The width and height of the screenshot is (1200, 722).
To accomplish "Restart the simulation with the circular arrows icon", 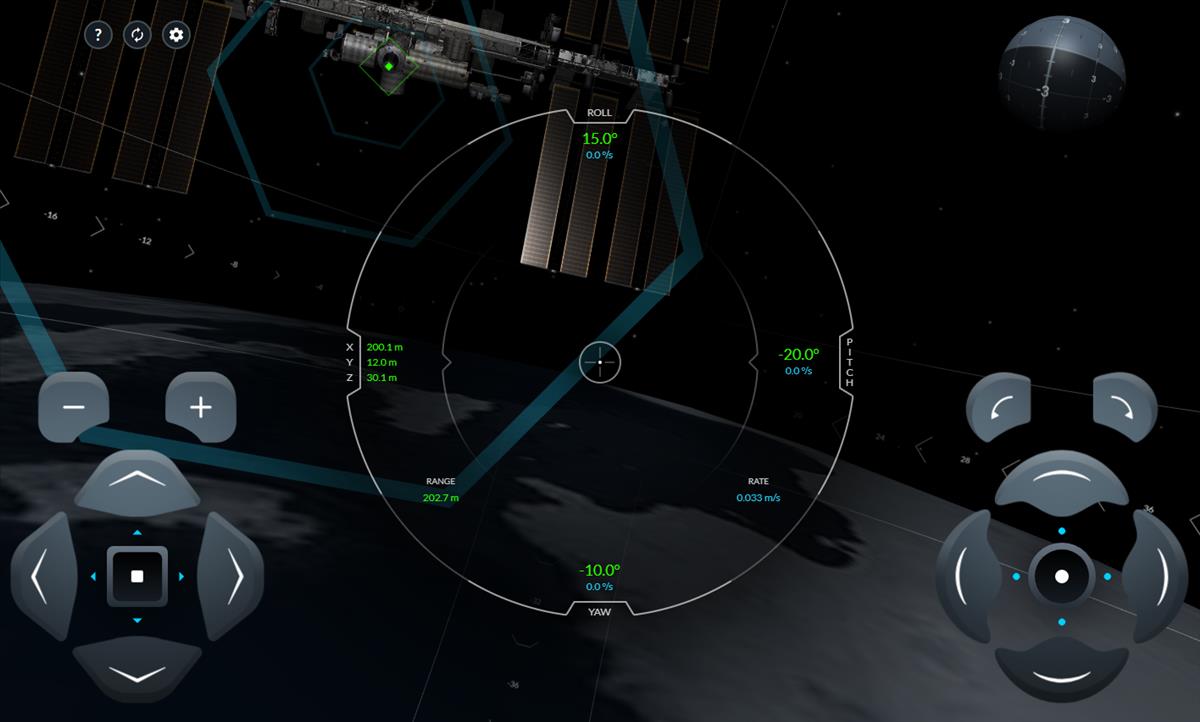I will pyautogui.click(x=137, y=35).
